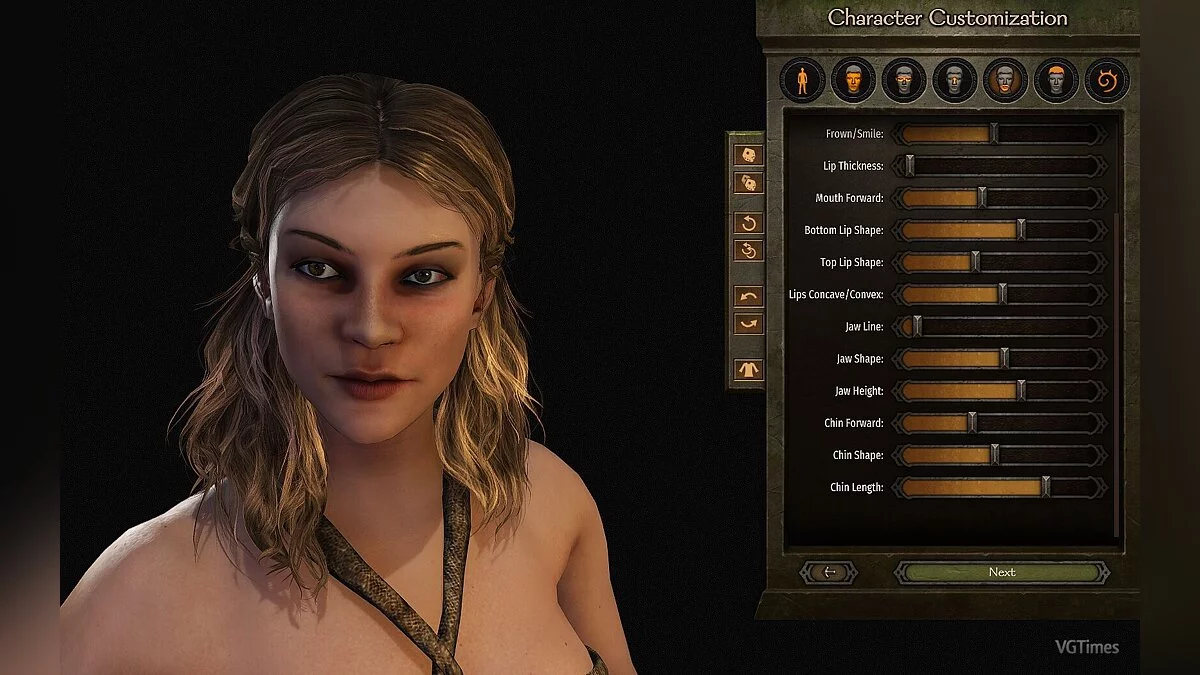Image resolution: width=1200 pixels, height=675 pixels.
Task: Adjust the Chin Length slider
Action: 1045,487
